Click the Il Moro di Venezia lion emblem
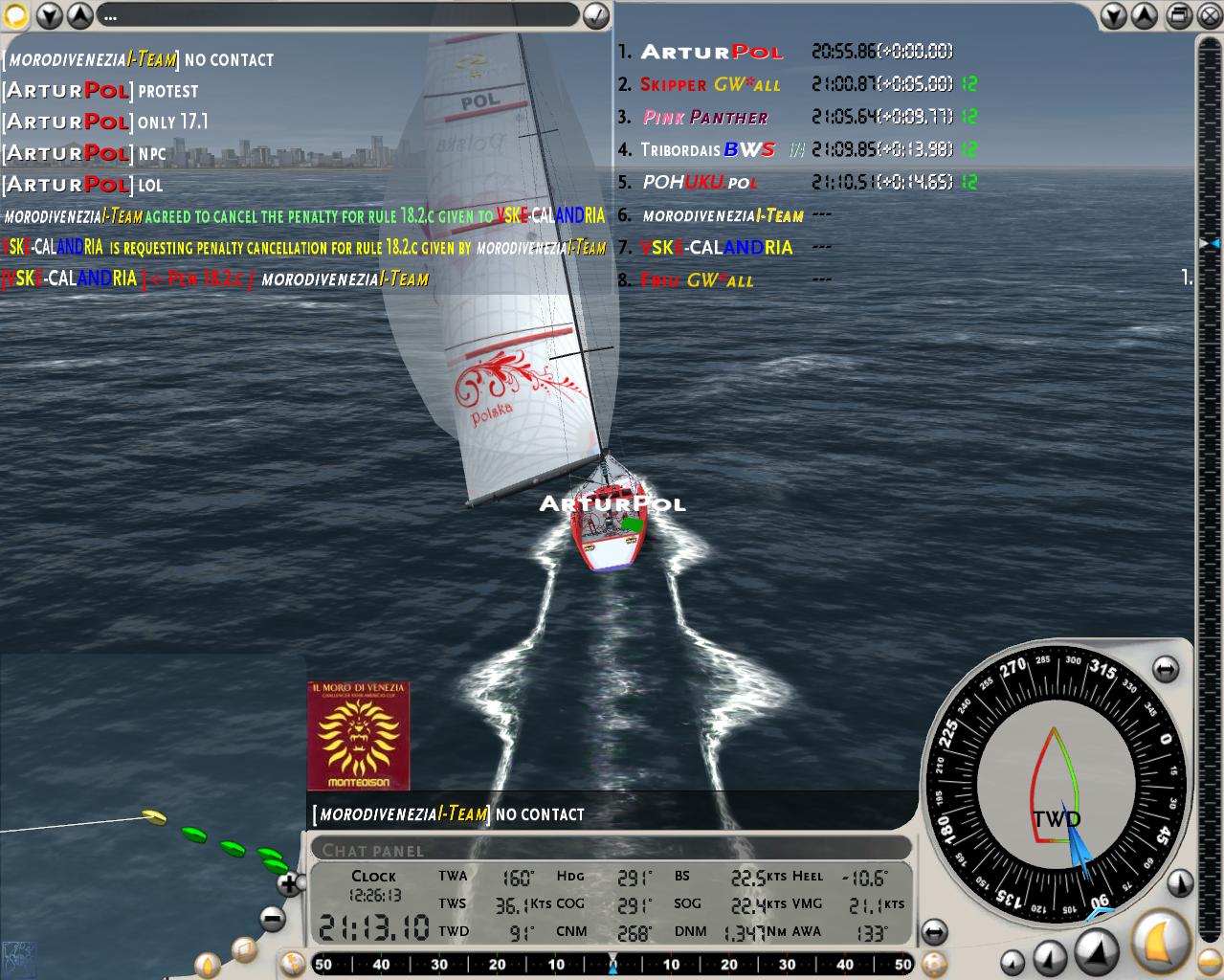The height and width of the screenshot is (980, 1224). [358, 736]
